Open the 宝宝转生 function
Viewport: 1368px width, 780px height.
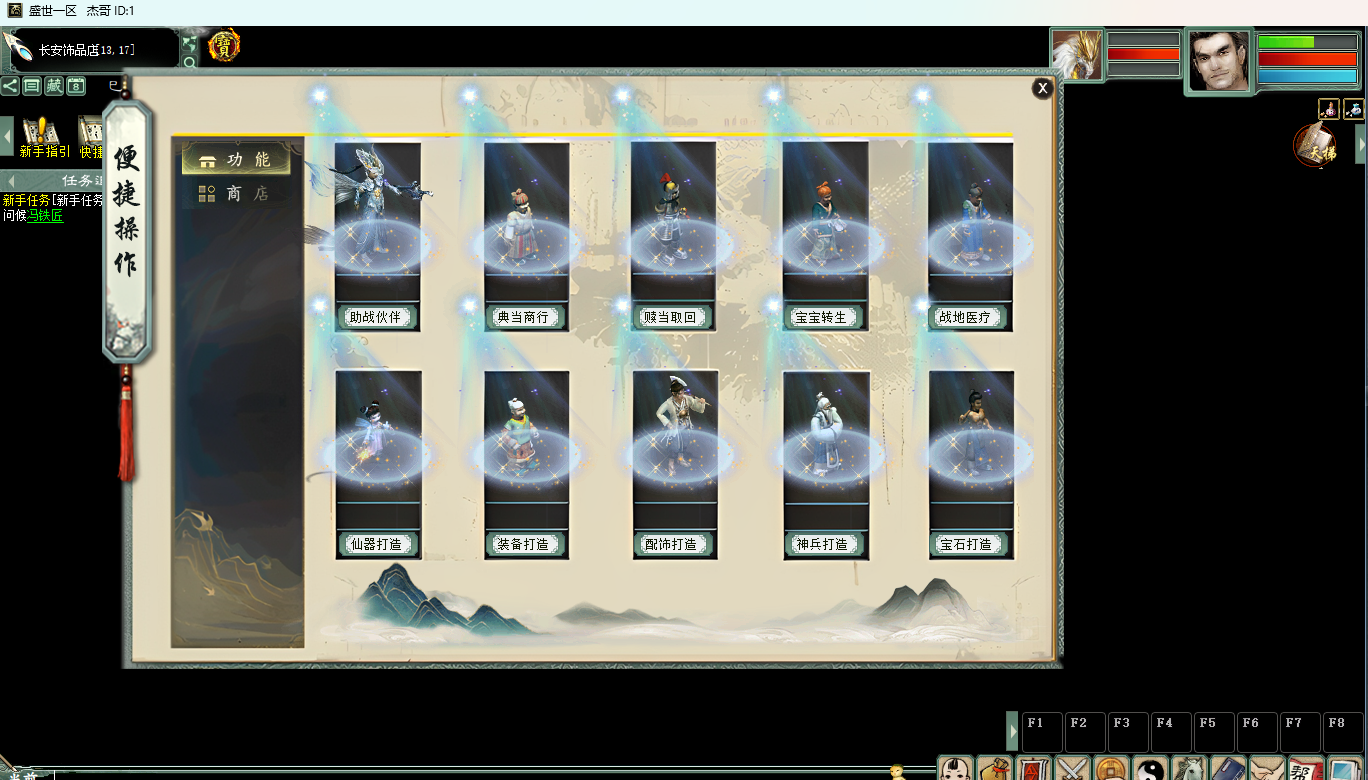coord(821,318)
